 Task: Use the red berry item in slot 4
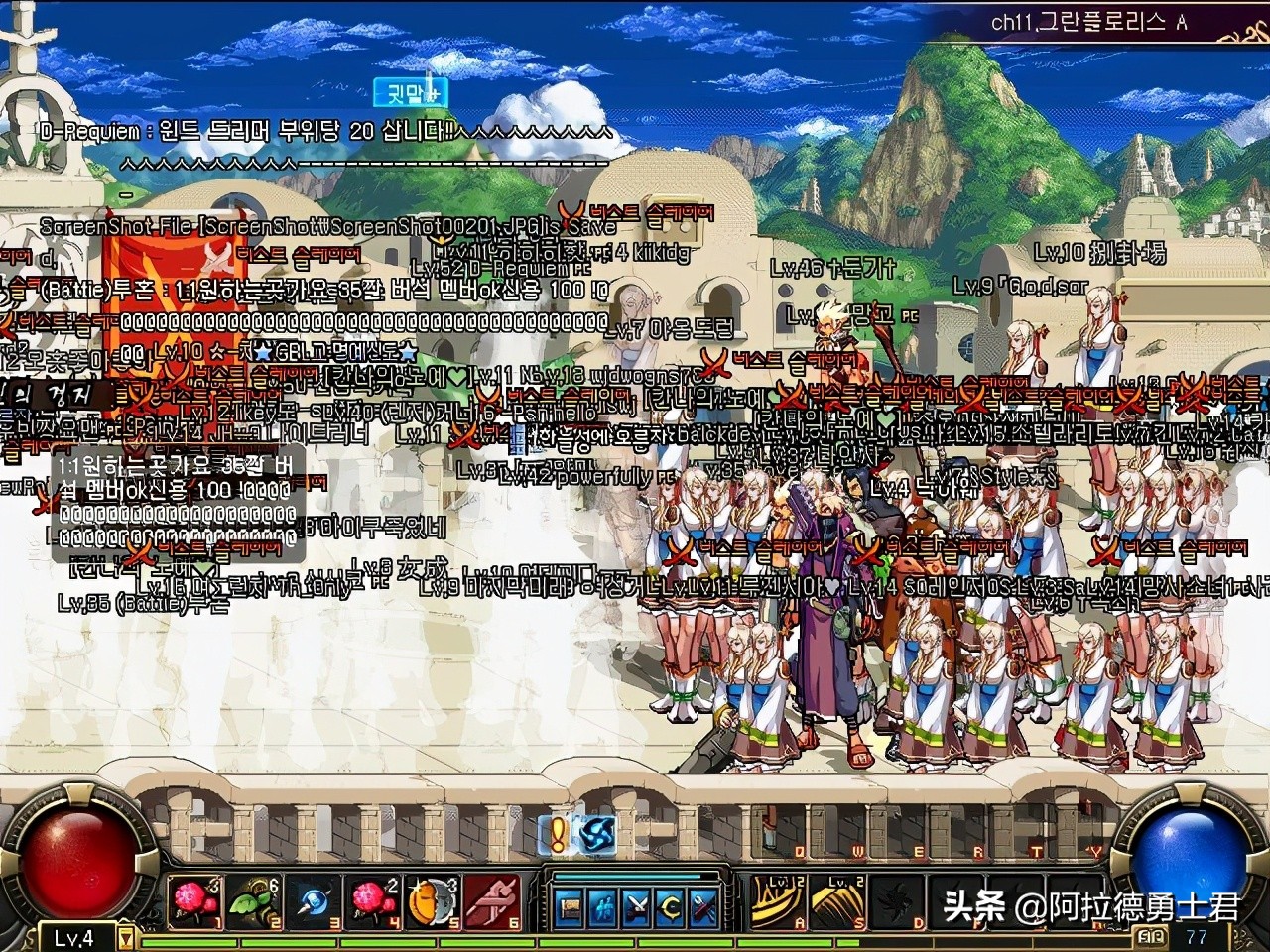[x=374, y=902]
